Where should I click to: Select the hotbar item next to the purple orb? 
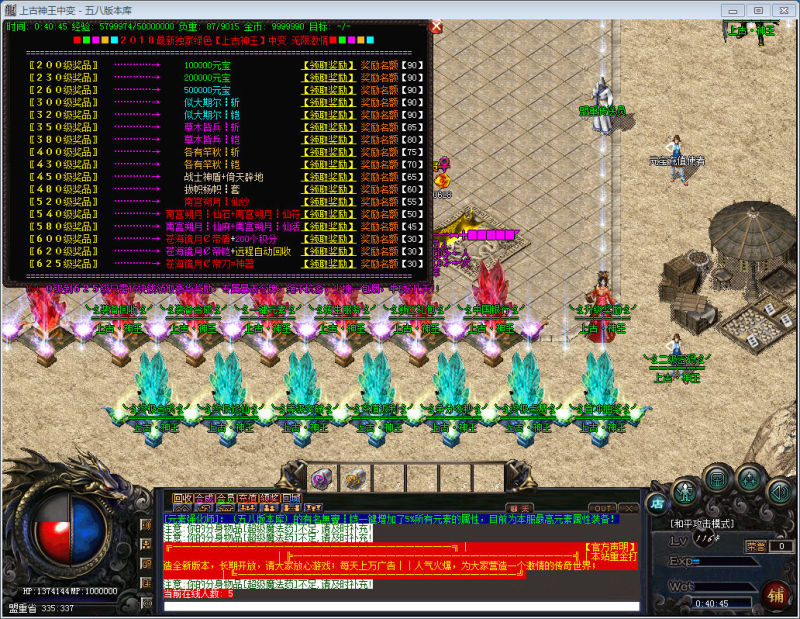(x=355, y=477)
